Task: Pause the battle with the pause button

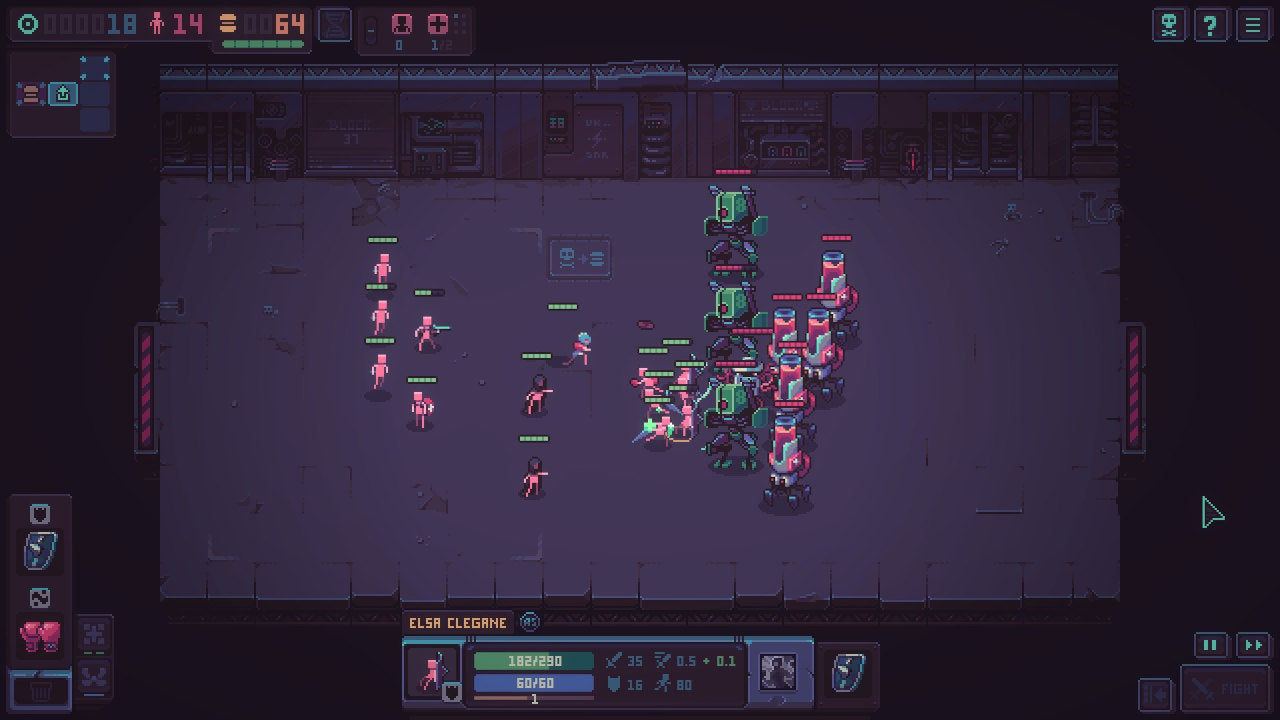Action: pos(1211,645)
